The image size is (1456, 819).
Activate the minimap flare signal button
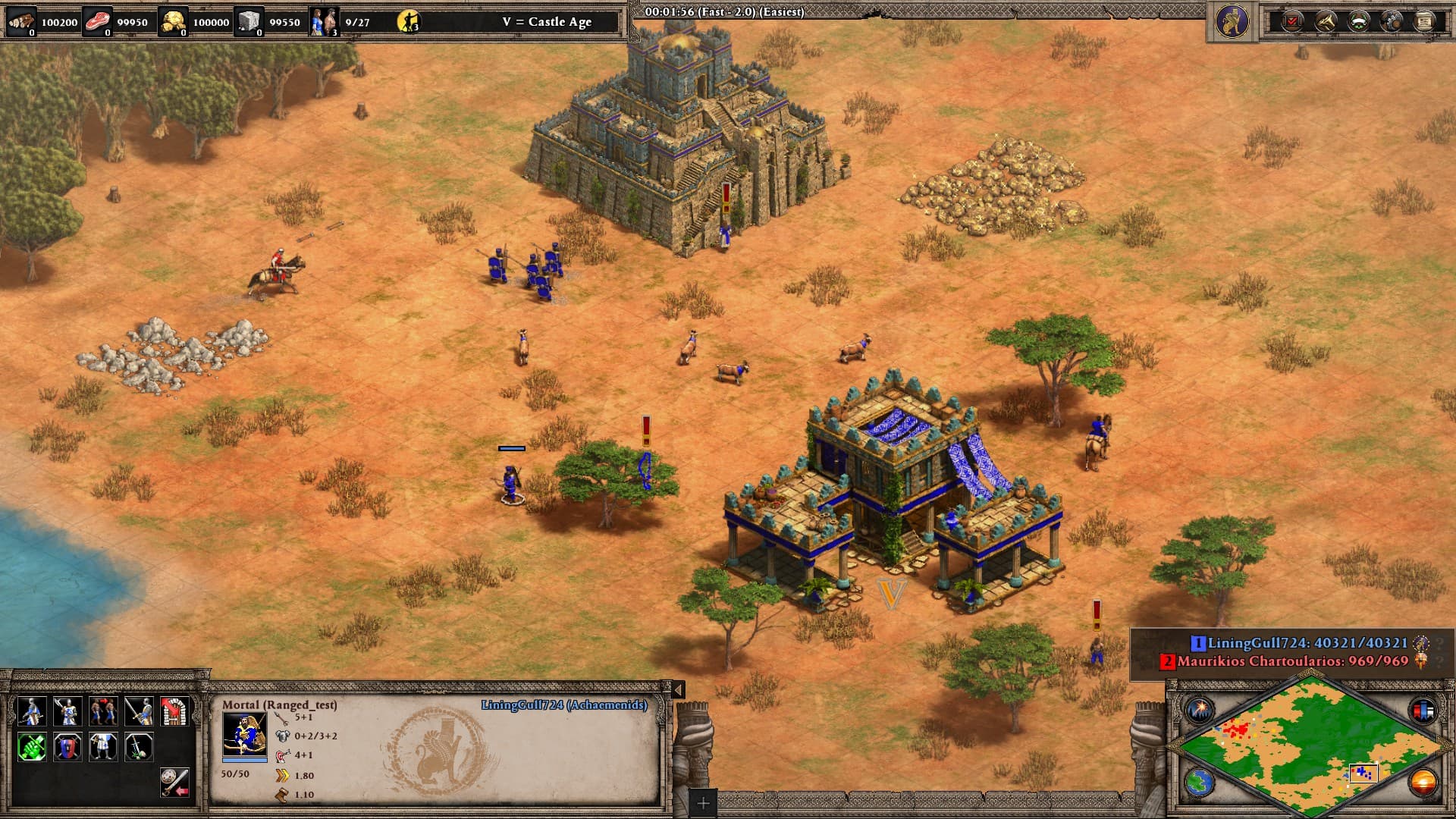(x=1200, y=711)
